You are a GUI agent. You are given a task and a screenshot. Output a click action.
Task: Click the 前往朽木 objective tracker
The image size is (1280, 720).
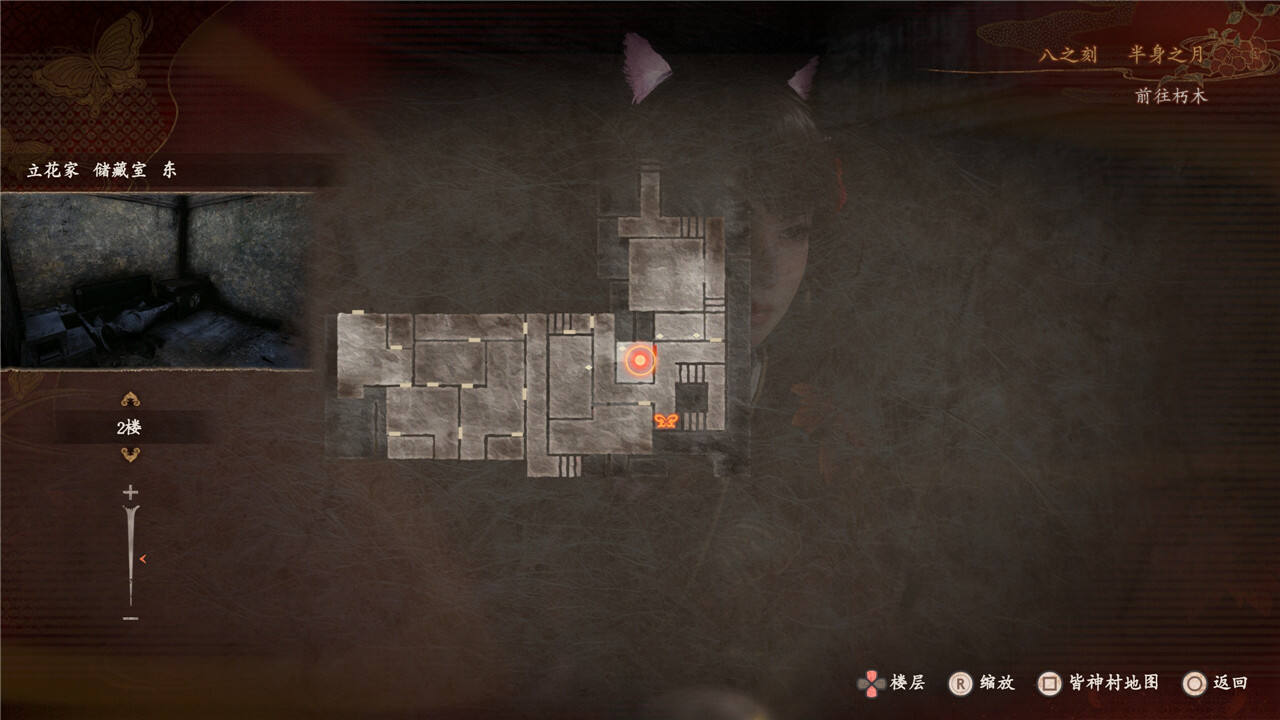[1171, 96]
